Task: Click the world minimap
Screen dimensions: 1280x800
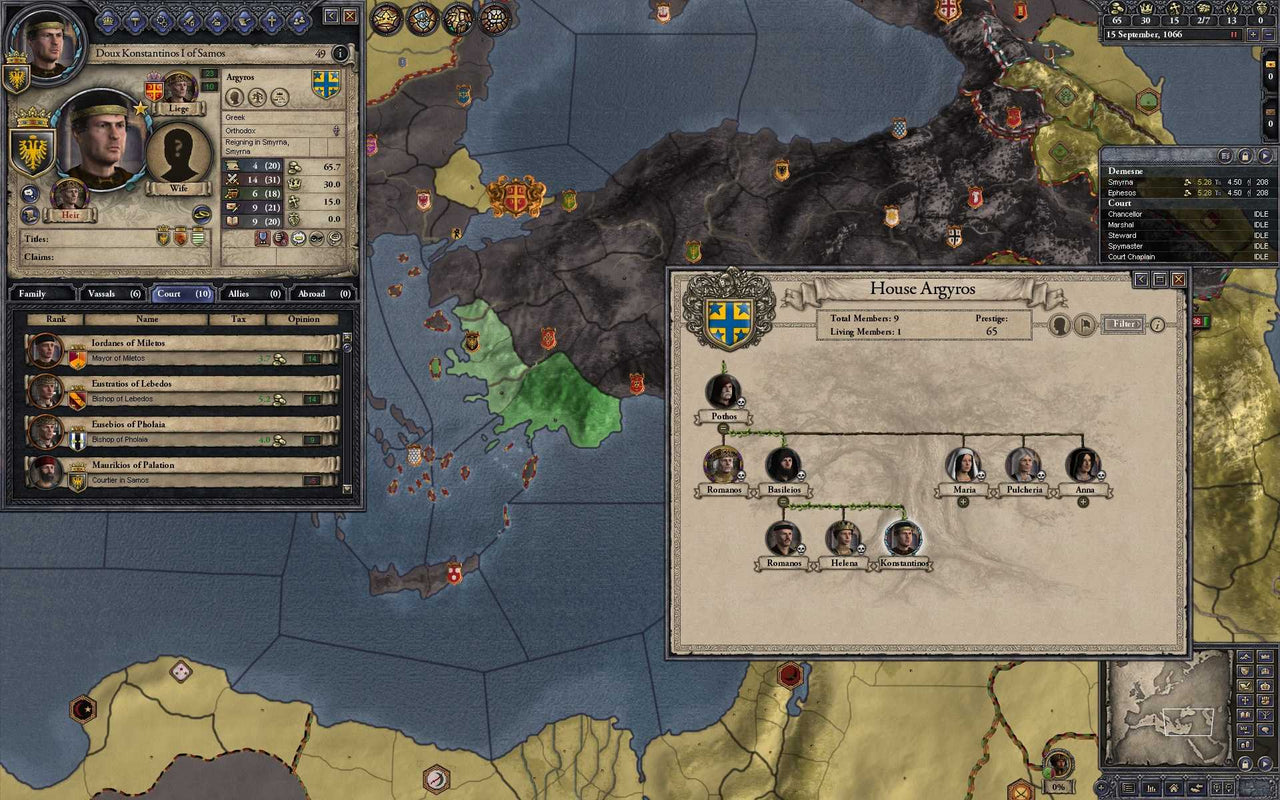Action: click(x=1165, y=712)
